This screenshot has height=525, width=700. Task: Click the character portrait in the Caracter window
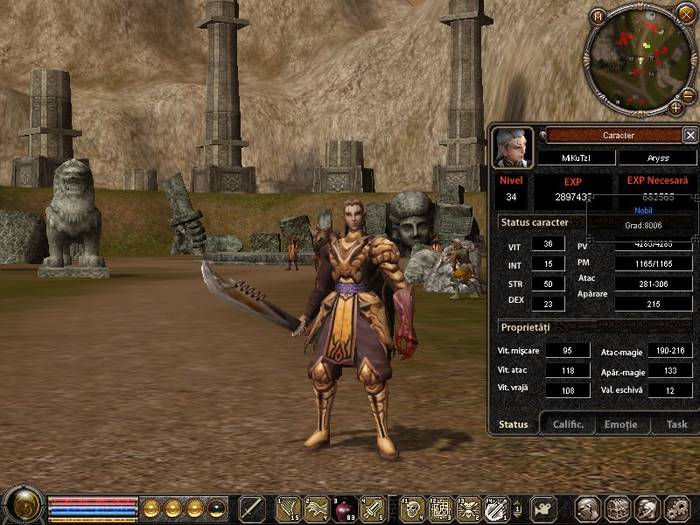pyautogui.click(x=512, y=147)
